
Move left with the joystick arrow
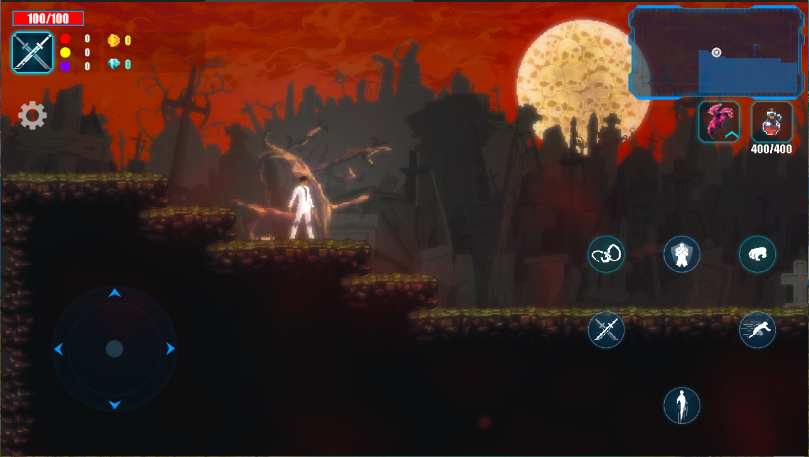point(59,349)
